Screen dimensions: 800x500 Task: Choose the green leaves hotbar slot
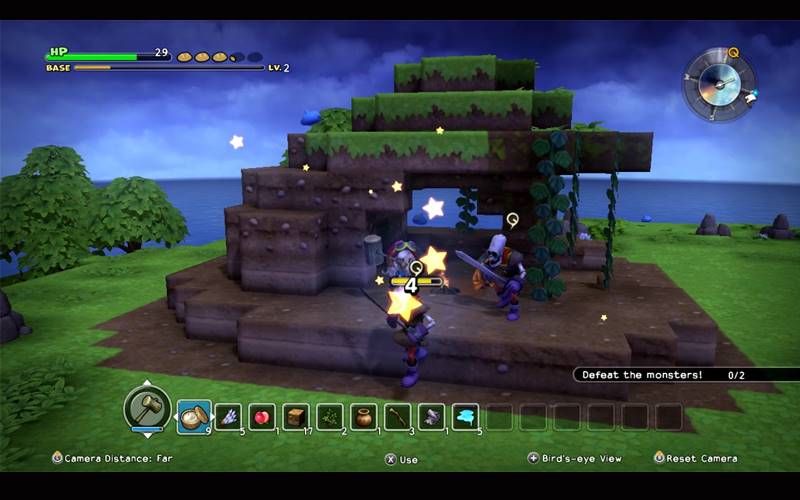point(330,416)
